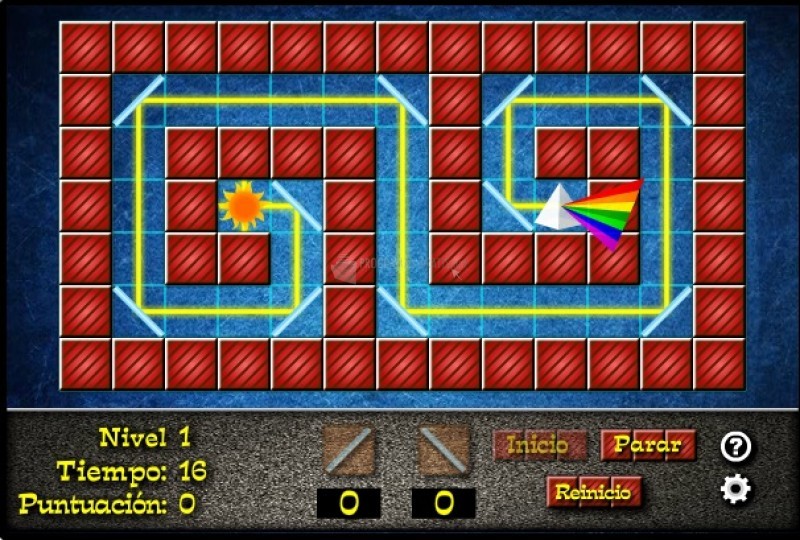
Task: Select the forward-slash mirror piece
Action: [348, 450]
